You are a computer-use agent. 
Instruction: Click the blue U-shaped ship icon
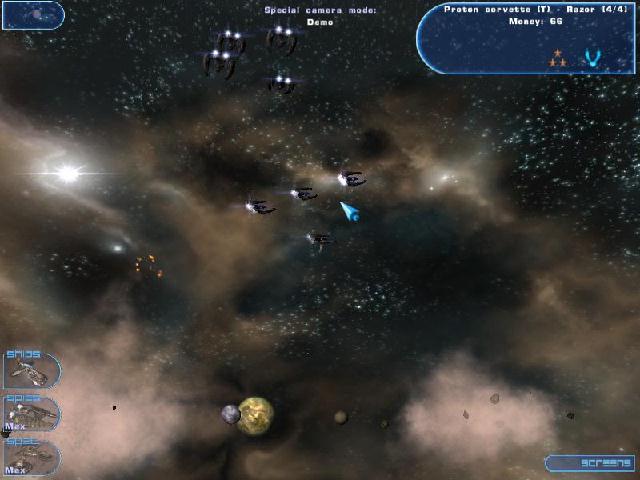(x=592, y=57)
